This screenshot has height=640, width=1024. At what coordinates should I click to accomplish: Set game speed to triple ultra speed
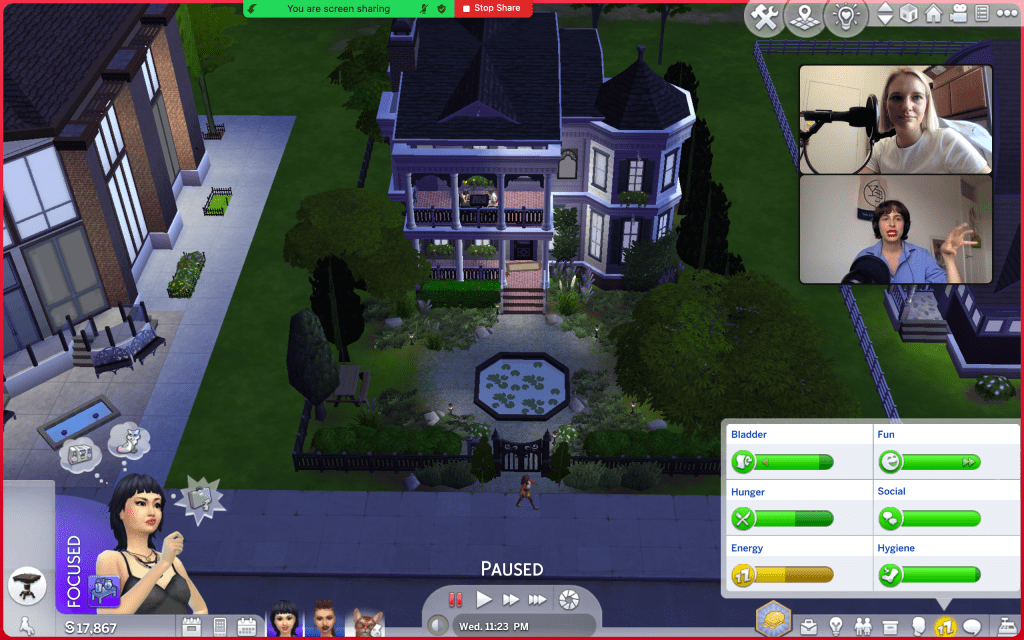[x=538, y=599]
